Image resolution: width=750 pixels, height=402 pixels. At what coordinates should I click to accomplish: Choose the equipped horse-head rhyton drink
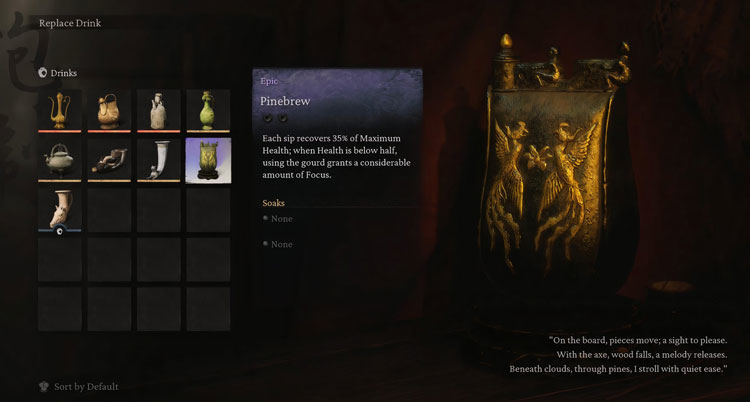click(x=59, y=209)
